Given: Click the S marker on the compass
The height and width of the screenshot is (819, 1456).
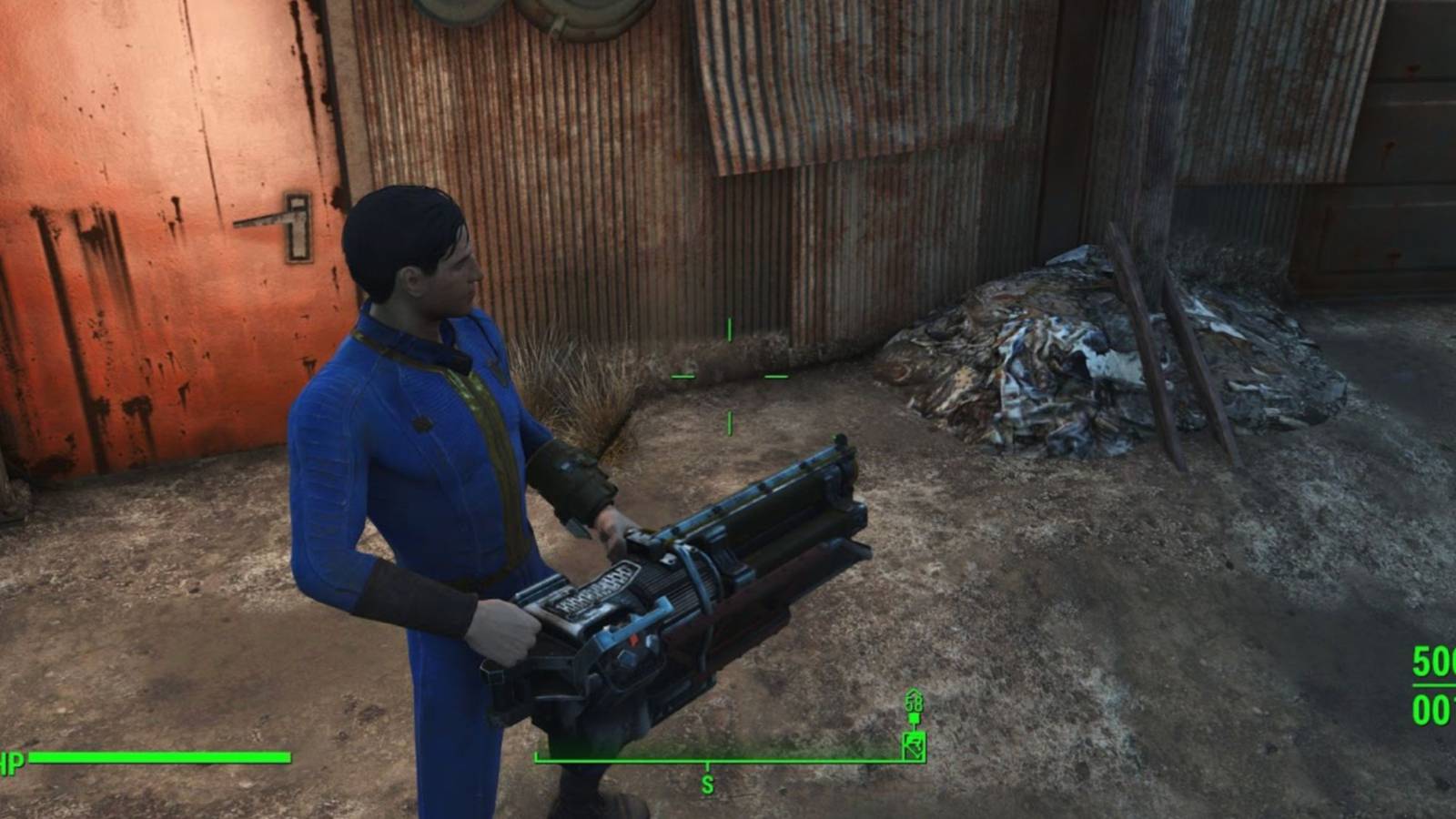Looking at the screenshot, I should pyautogui.click(x=705, y=781).
